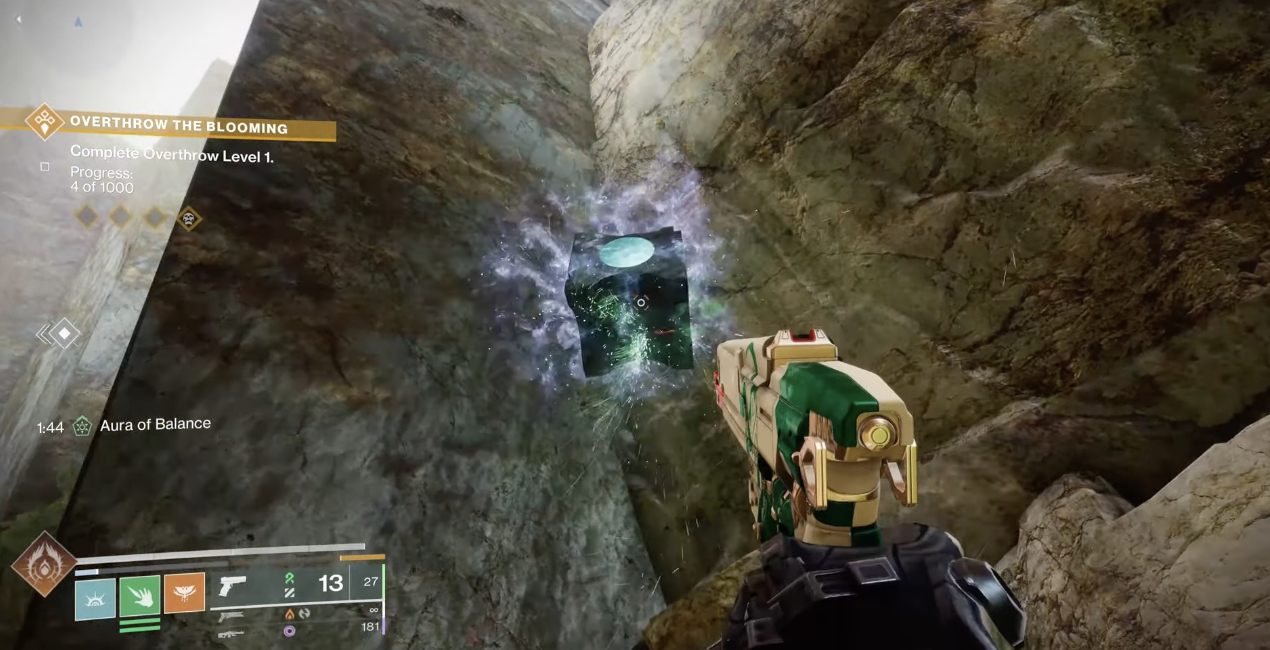Select the Aura of Balance buff icon
1270x650 pixels.
point(81,426)
